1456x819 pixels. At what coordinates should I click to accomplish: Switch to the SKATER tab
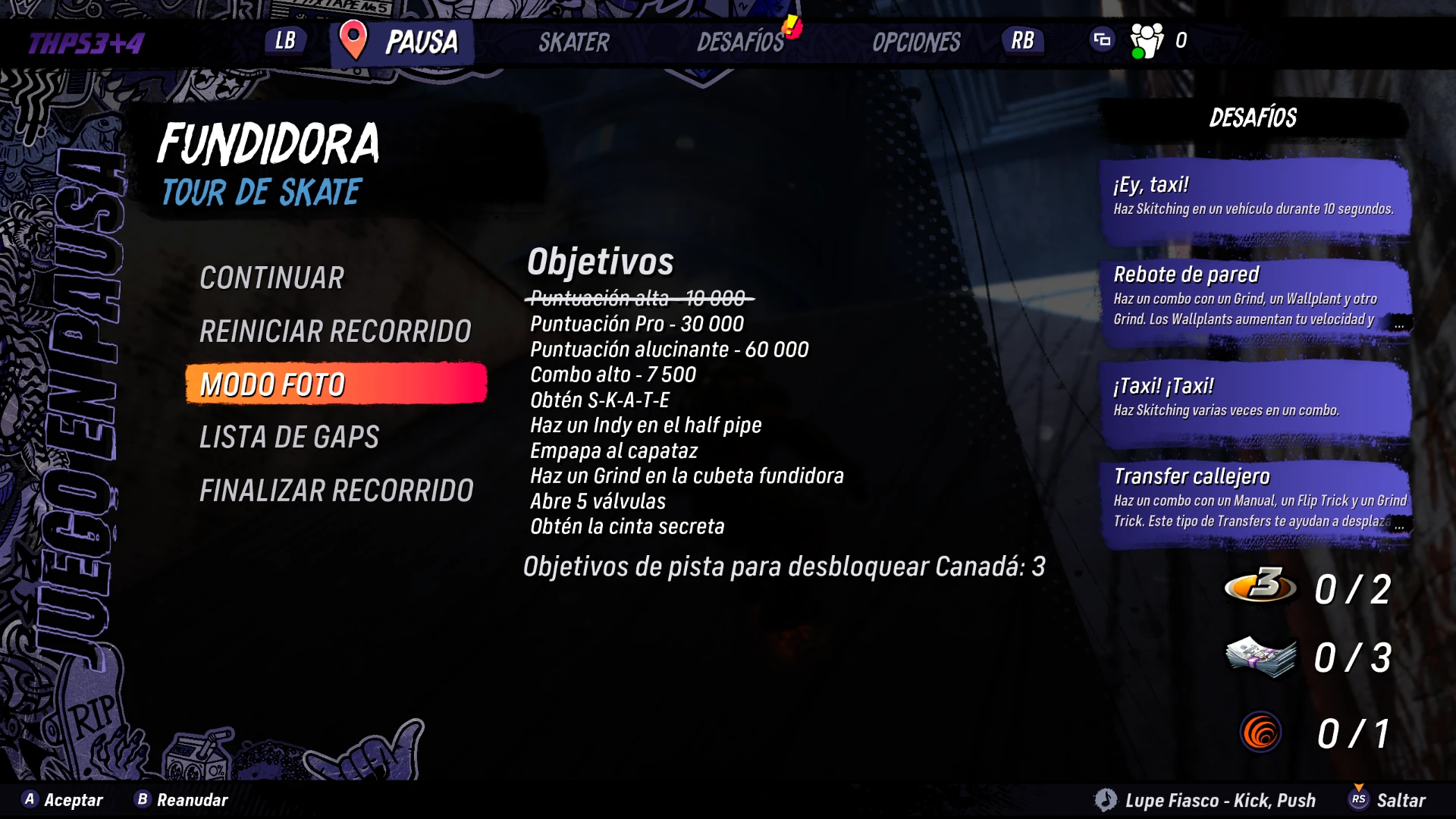tap(574, 42)
